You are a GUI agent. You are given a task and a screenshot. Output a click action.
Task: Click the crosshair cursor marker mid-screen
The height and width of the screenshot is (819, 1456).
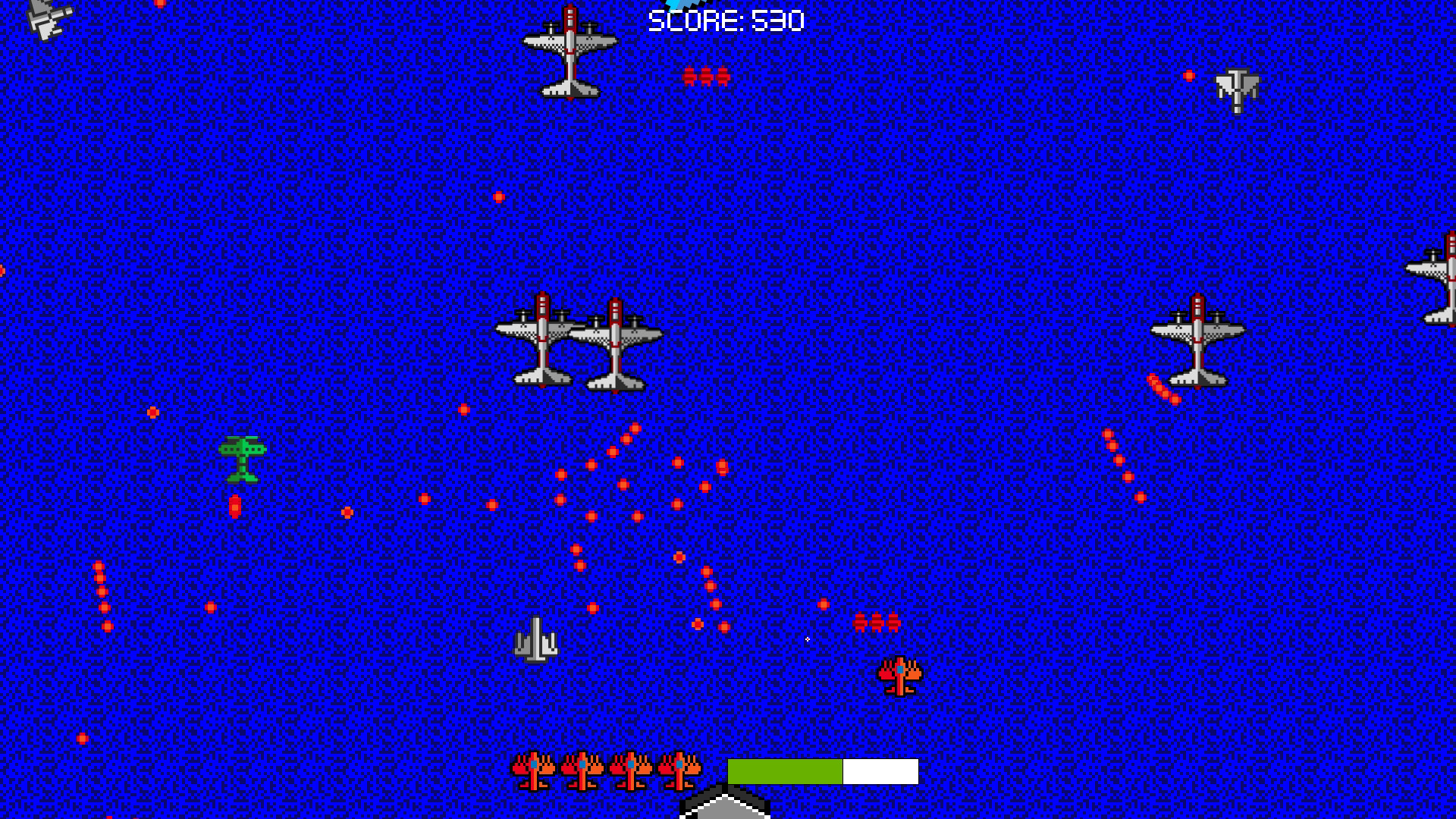pos(807,639)
